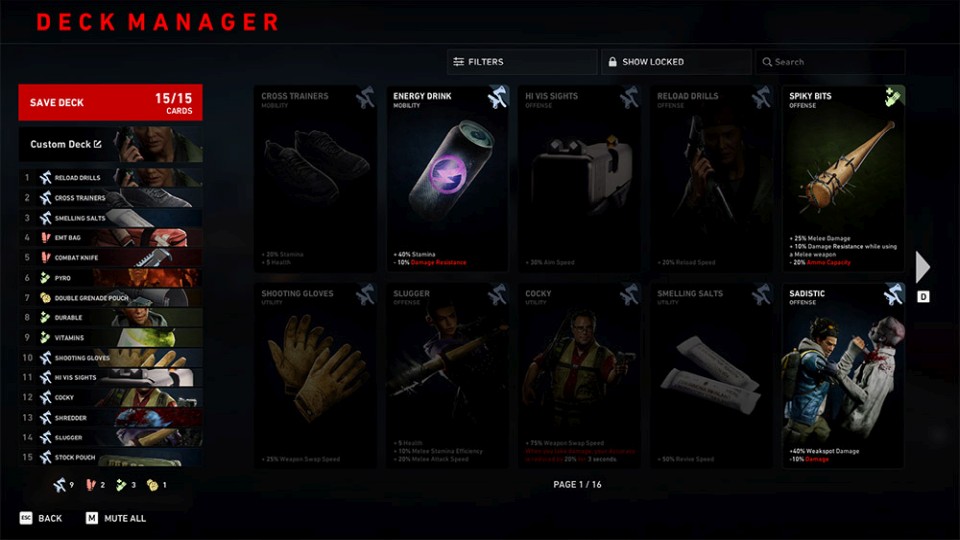Toggle the Show Locked option
The width and height of the screenshot is (960, 540).
pos(675,62)
